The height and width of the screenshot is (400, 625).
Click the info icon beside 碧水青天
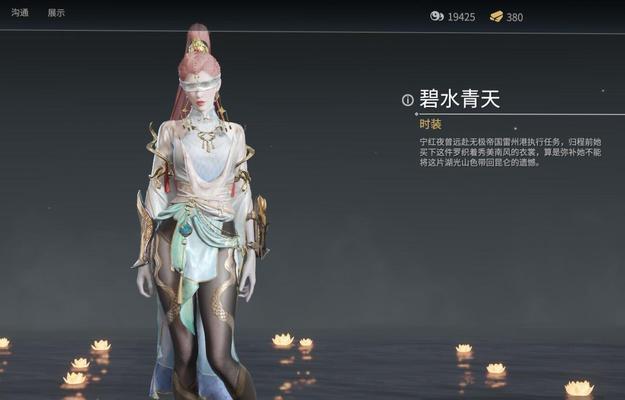tap(407, 100)
